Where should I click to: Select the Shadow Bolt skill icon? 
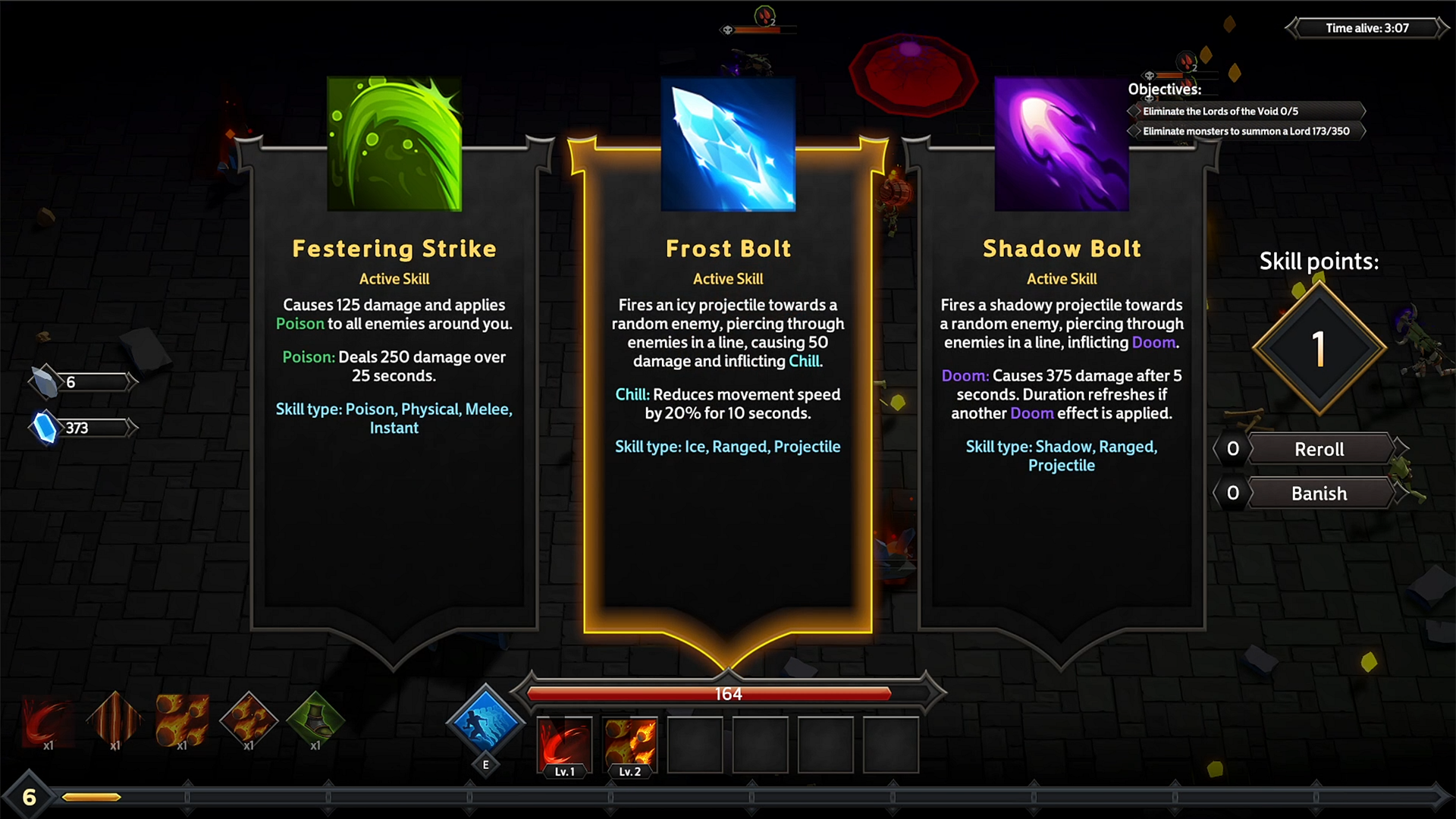tap(1061, 143)
